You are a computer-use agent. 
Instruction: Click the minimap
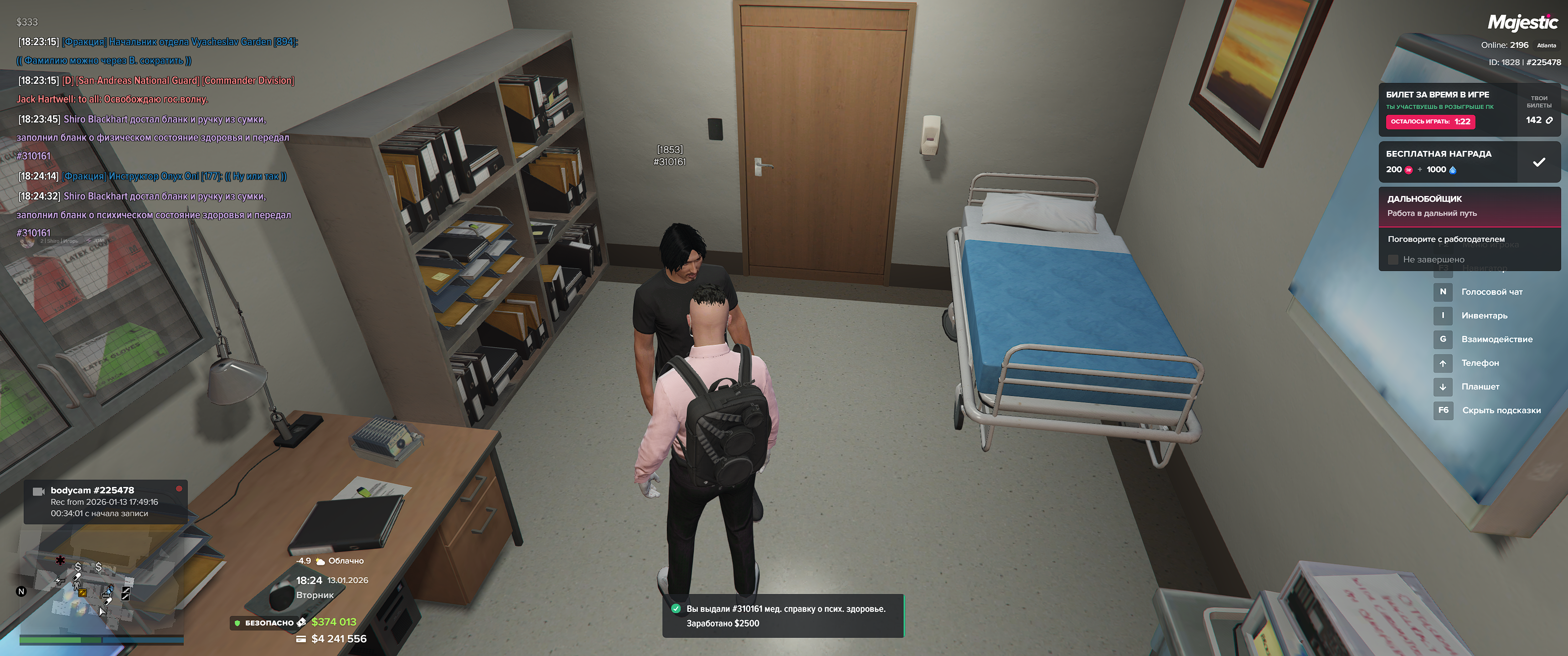(x=100, y=584)
